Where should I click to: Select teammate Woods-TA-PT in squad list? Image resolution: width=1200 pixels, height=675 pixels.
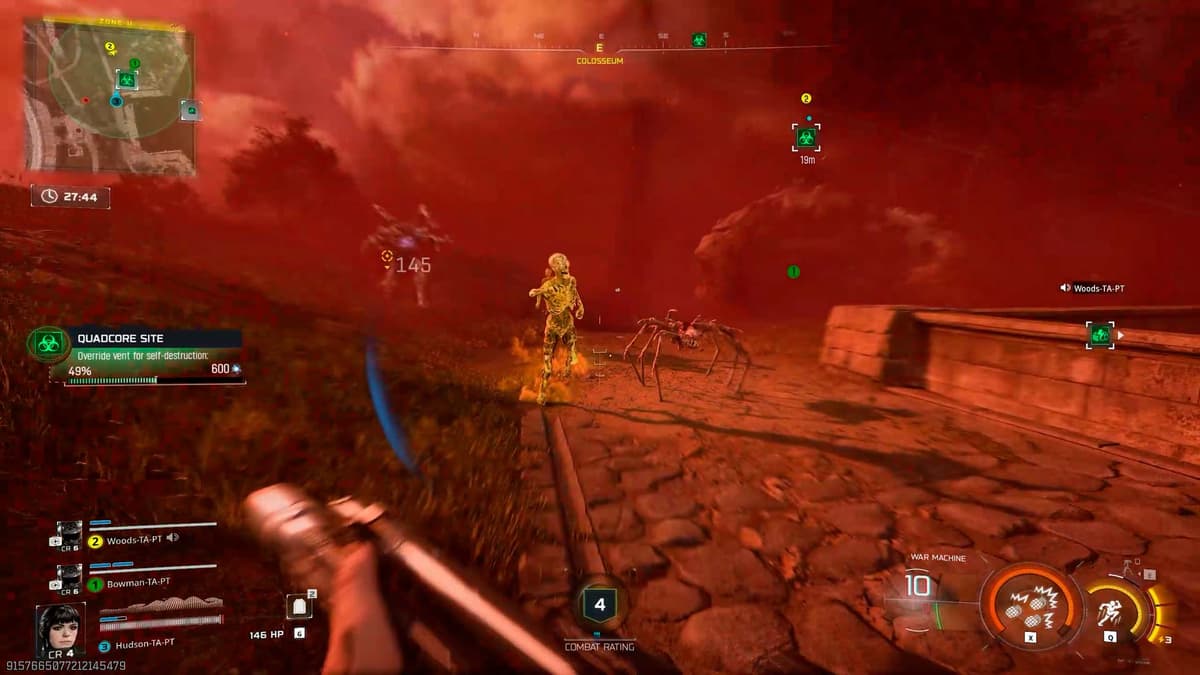tap(135, 538)
